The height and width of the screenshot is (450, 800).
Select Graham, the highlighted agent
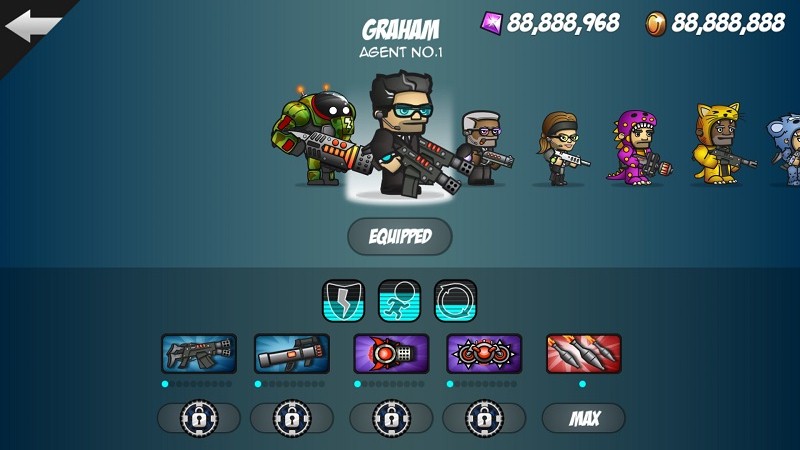point(404,130)
